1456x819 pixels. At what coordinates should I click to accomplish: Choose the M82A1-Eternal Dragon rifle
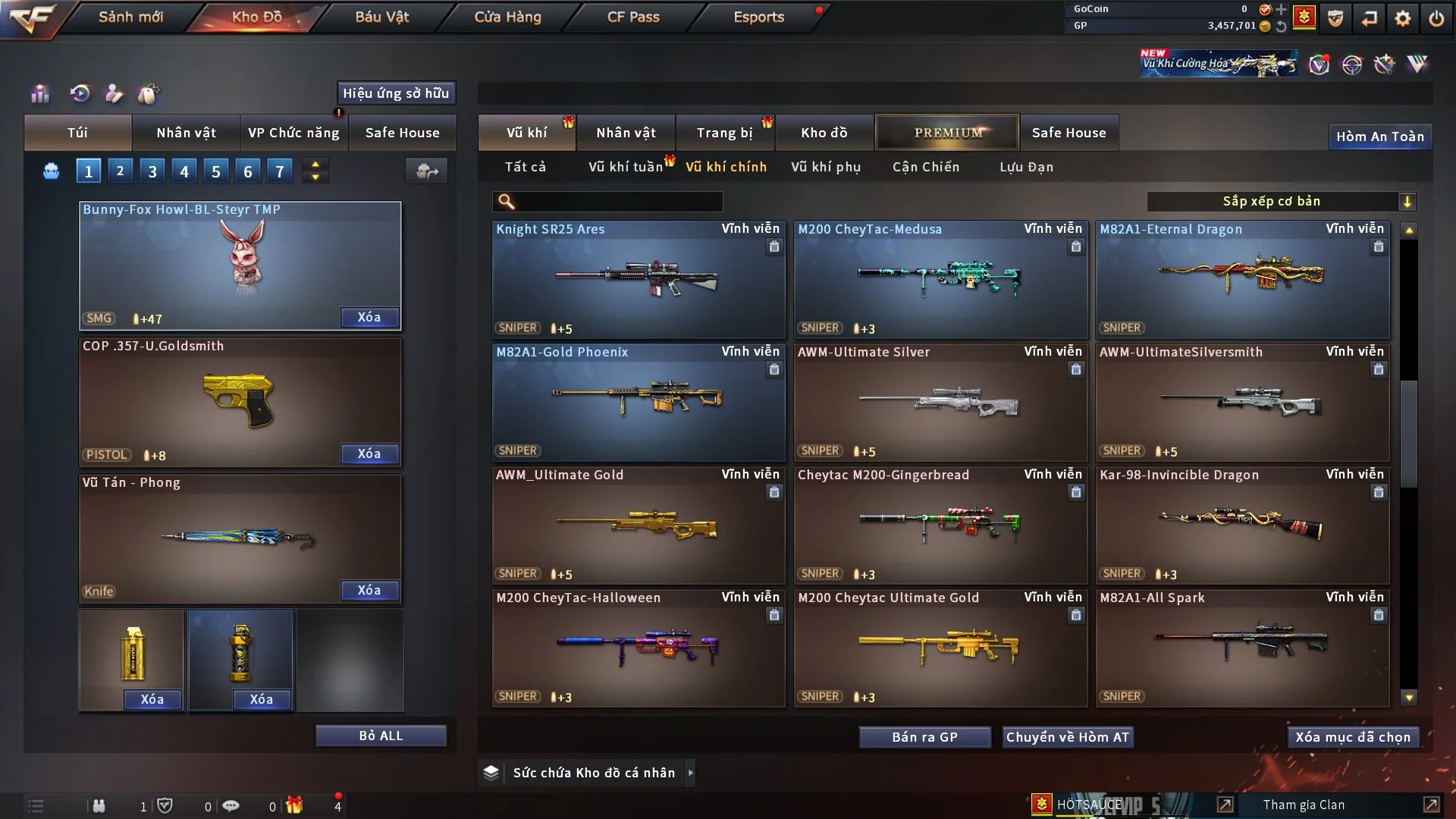click(x=1242, y=280)
